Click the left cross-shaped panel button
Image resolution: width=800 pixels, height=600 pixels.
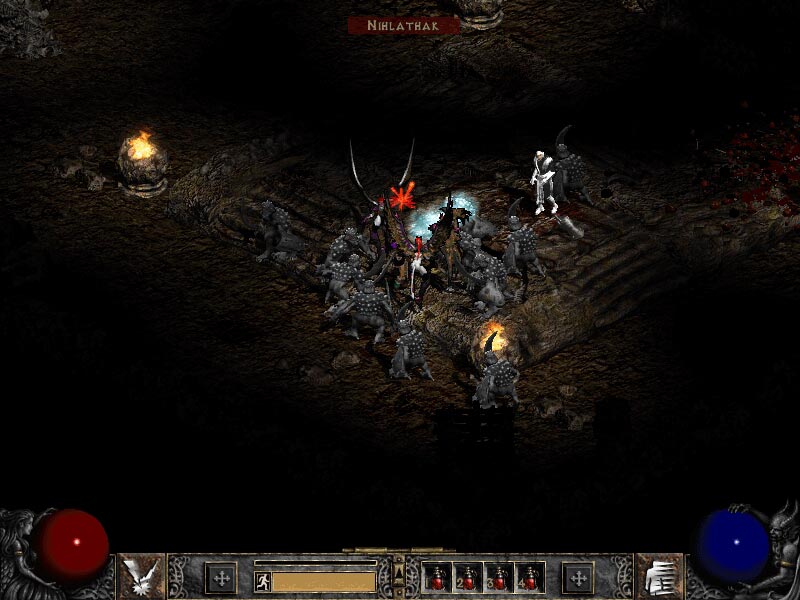[x=221, y=577]
